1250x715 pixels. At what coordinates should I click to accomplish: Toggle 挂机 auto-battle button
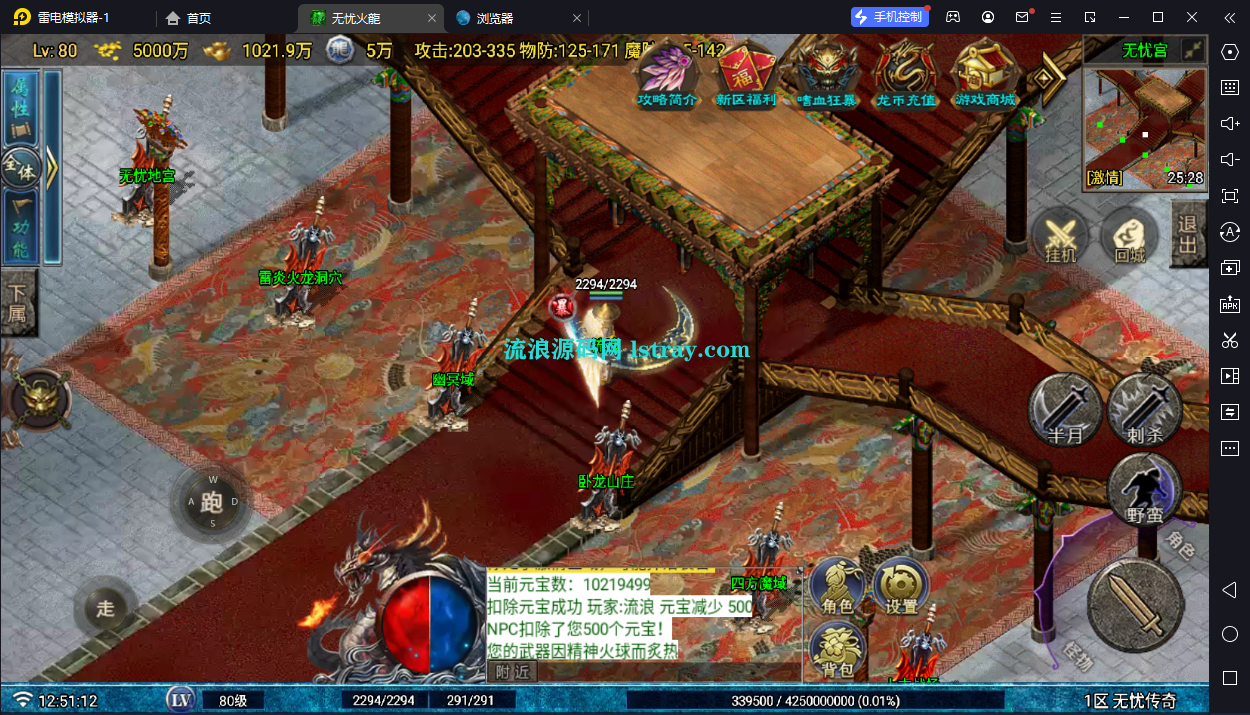pos(1061,238)
